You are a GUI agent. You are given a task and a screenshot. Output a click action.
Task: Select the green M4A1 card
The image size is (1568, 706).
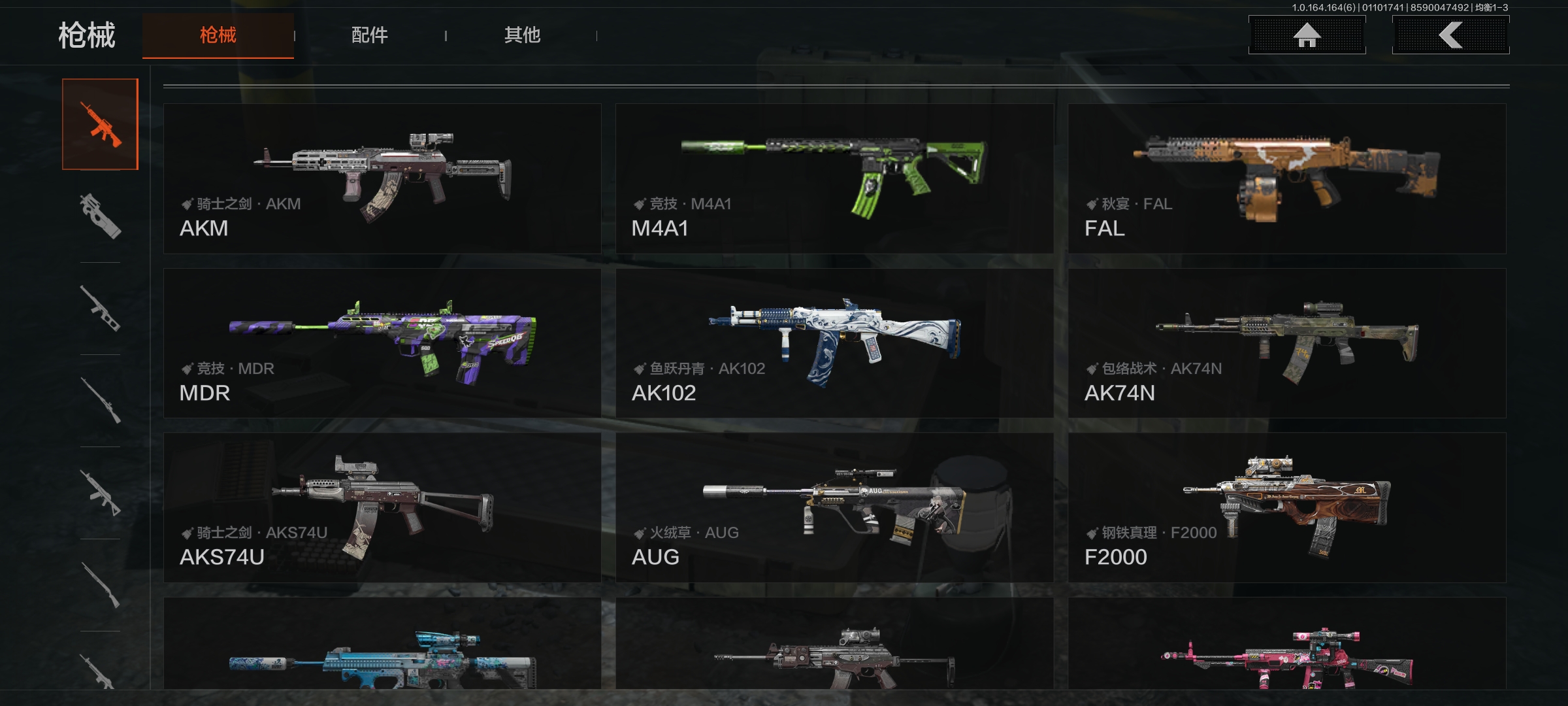click(834, 178)
